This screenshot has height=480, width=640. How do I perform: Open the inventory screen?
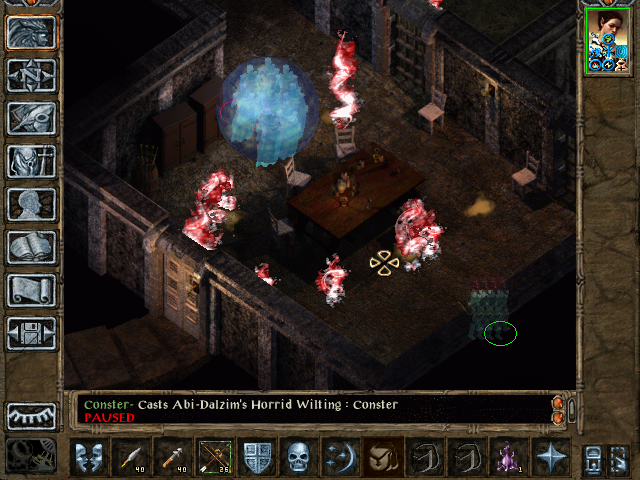pos(31,161)
